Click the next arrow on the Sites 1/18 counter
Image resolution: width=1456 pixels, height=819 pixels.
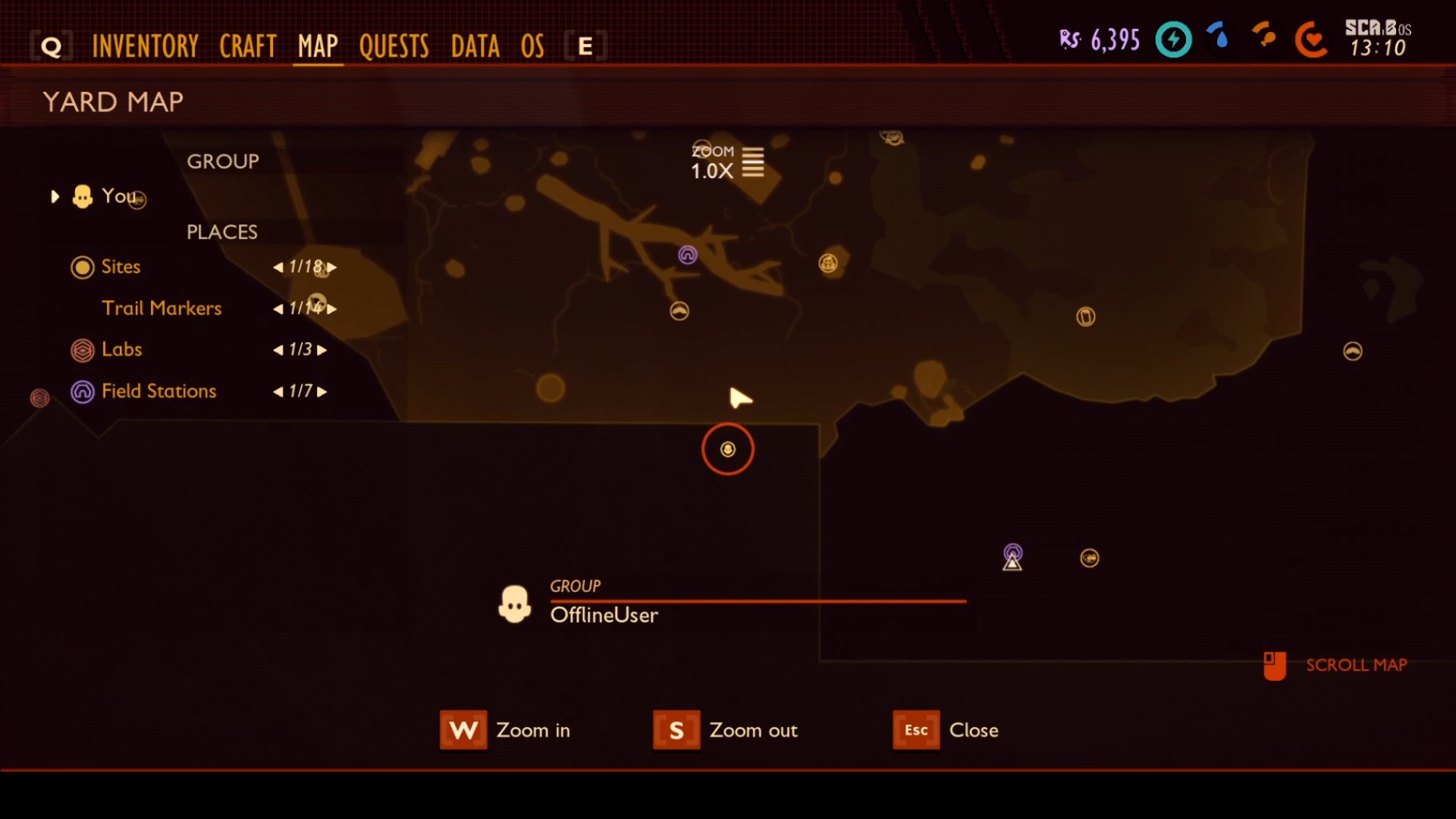tap(332, 267)
